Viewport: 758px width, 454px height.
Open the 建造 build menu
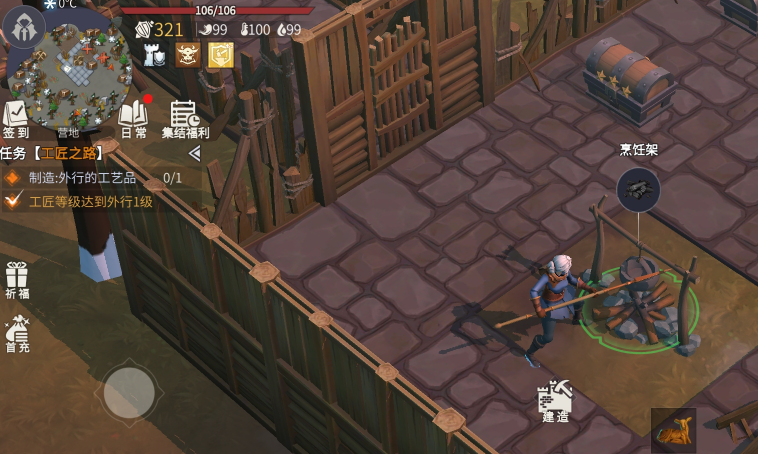point(555,400)
